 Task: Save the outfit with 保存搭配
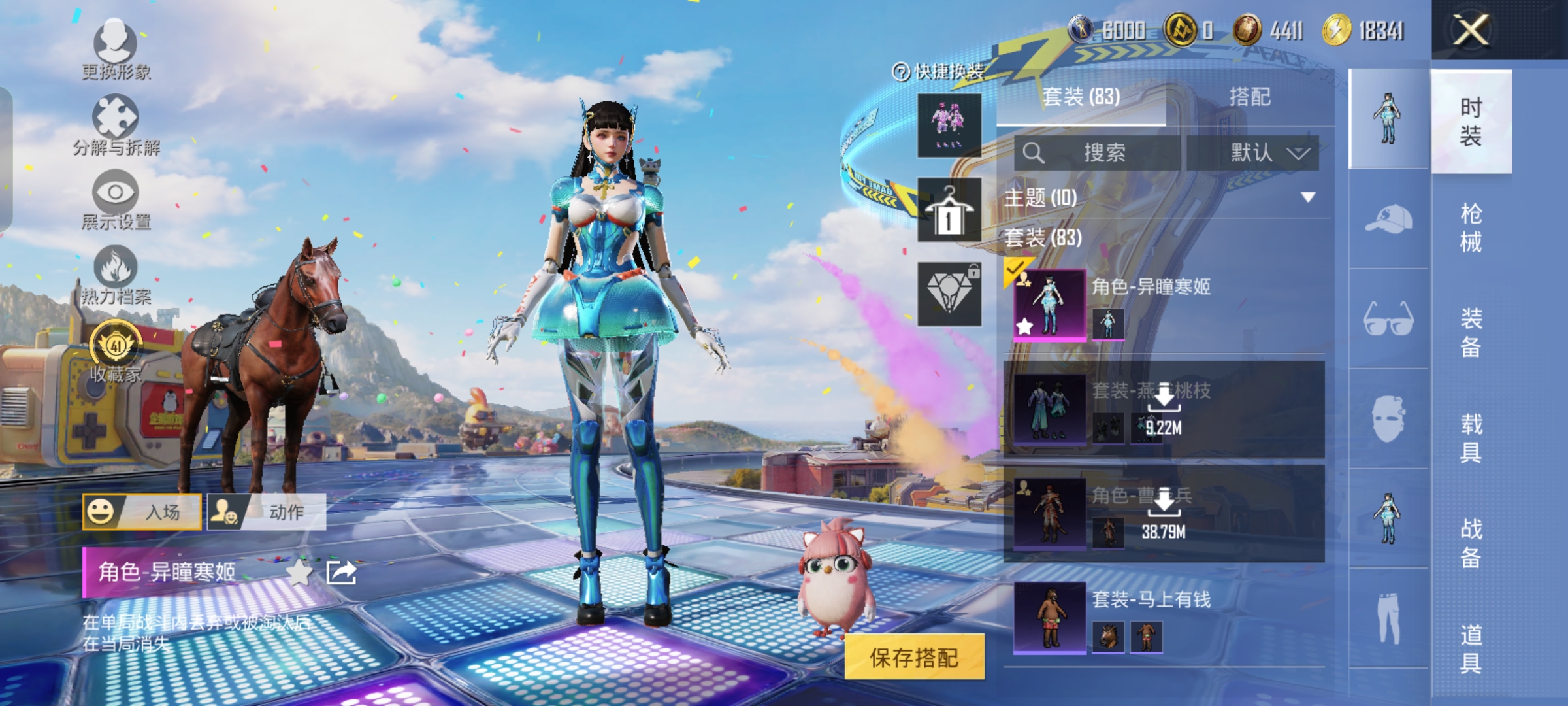point(914,657)
